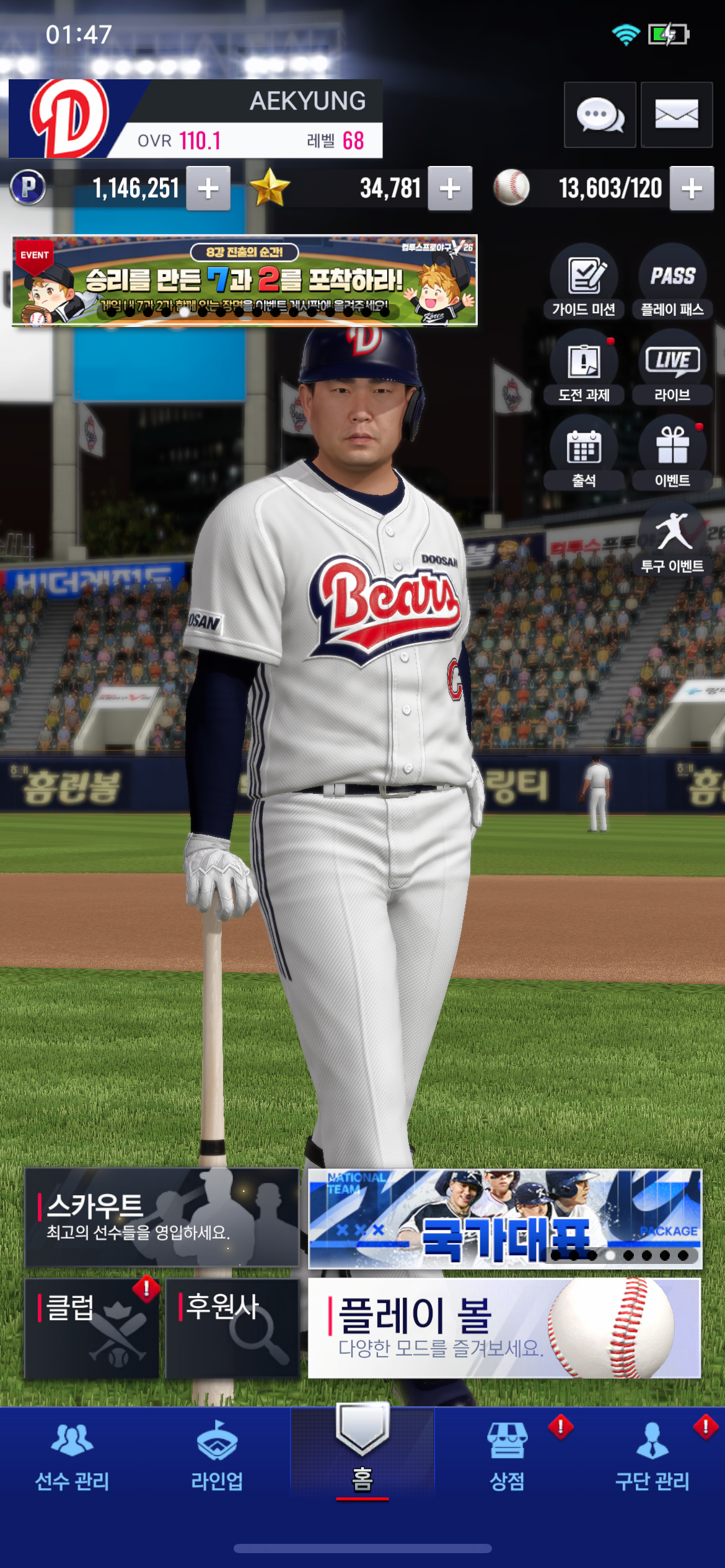Viewport: 725px width, 1568px height.
Task: Add more P points with plus button
Action: (x=208, y=188)
